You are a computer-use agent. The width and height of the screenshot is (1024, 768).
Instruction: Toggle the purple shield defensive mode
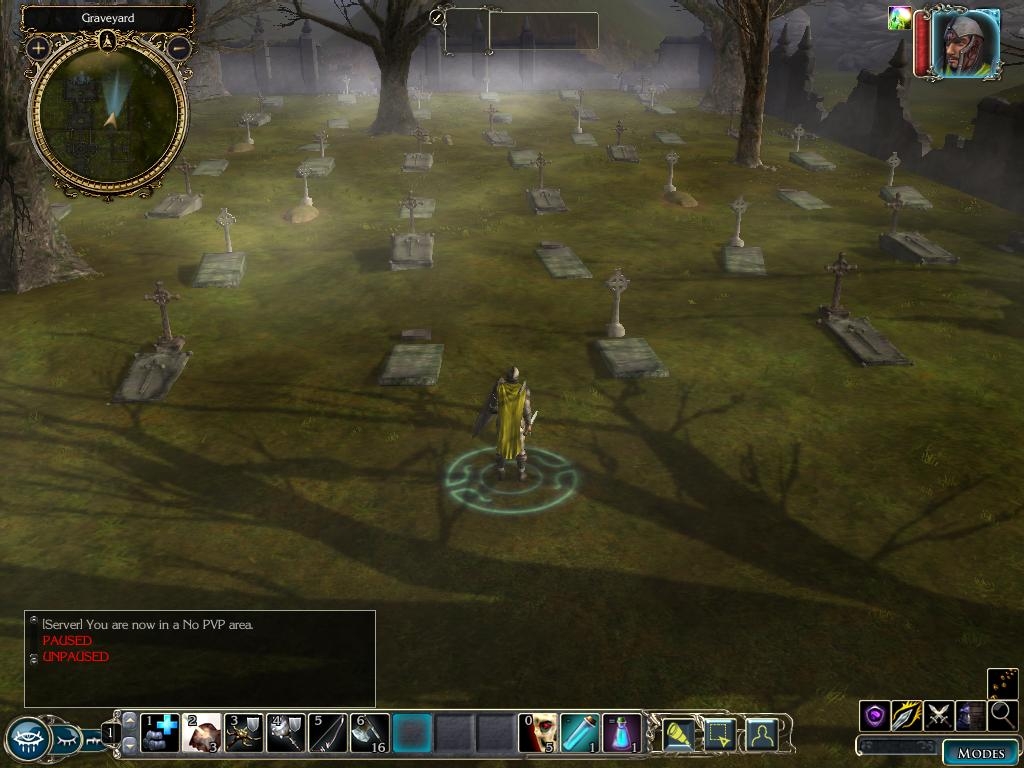[x=875, y=716]
